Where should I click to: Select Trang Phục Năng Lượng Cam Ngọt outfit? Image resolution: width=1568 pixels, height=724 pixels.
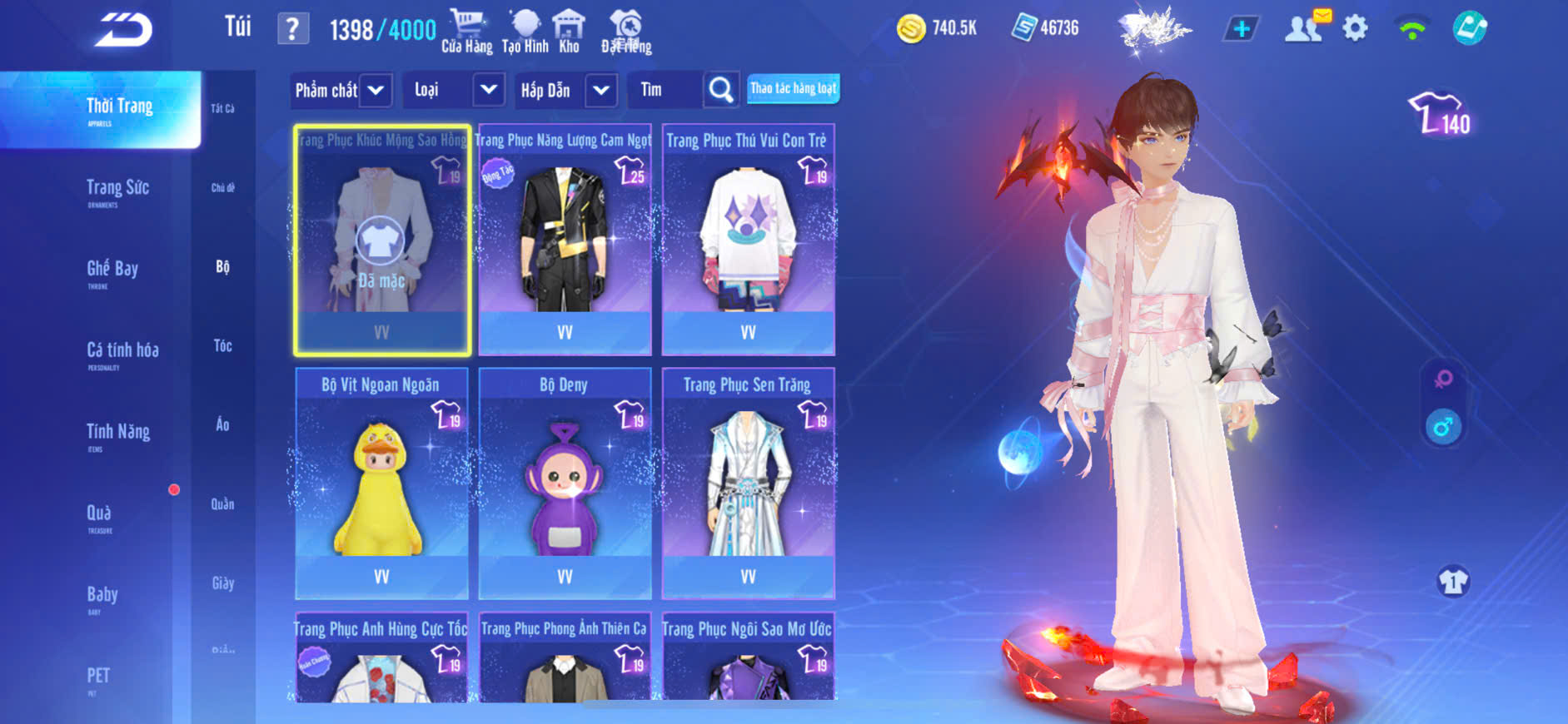(x=565, y=240)
